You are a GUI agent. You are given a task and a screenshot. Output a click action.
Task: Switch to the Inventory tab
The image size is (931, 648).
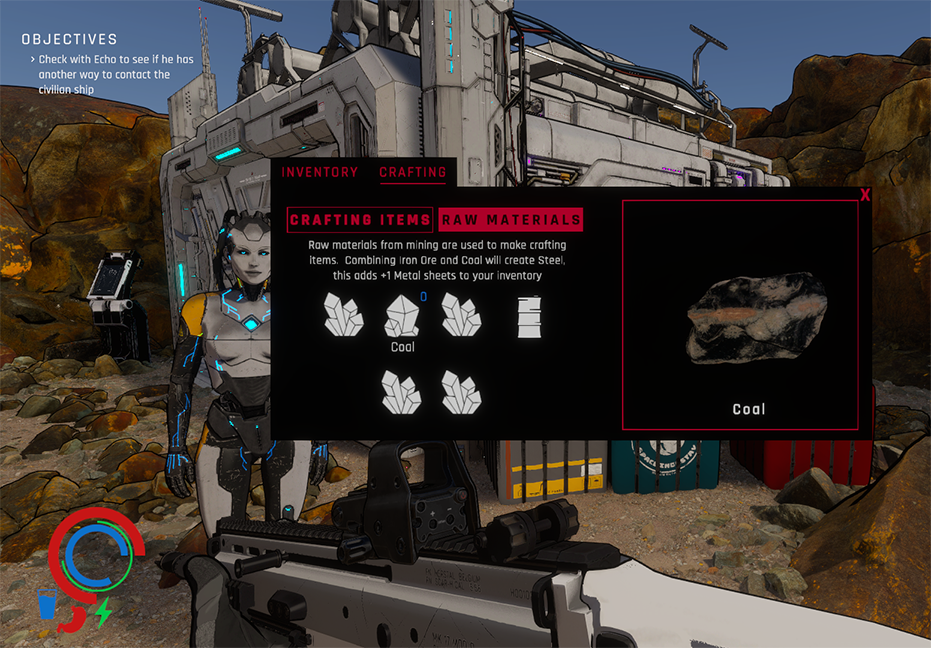tap(319, 172)
